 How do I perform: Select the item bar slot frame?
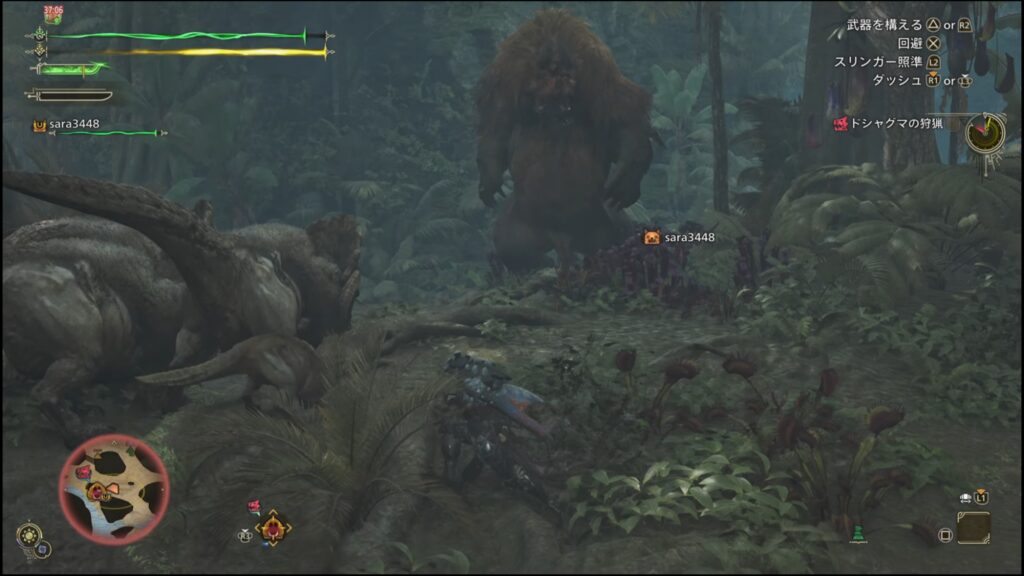click(973, 527)
